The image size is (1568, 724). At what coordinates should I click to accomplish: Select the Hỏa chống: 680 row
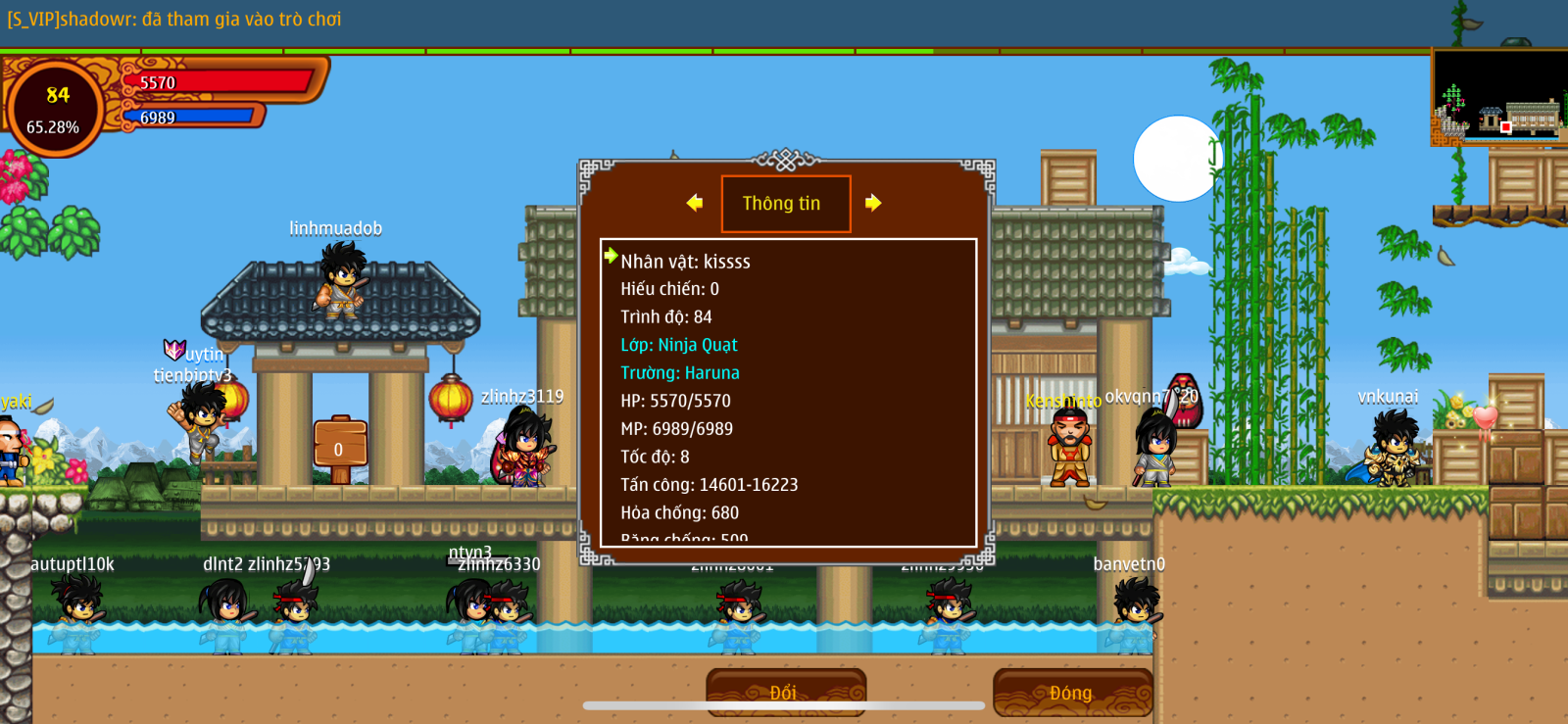pyautogui.click(x=679, y=512)
